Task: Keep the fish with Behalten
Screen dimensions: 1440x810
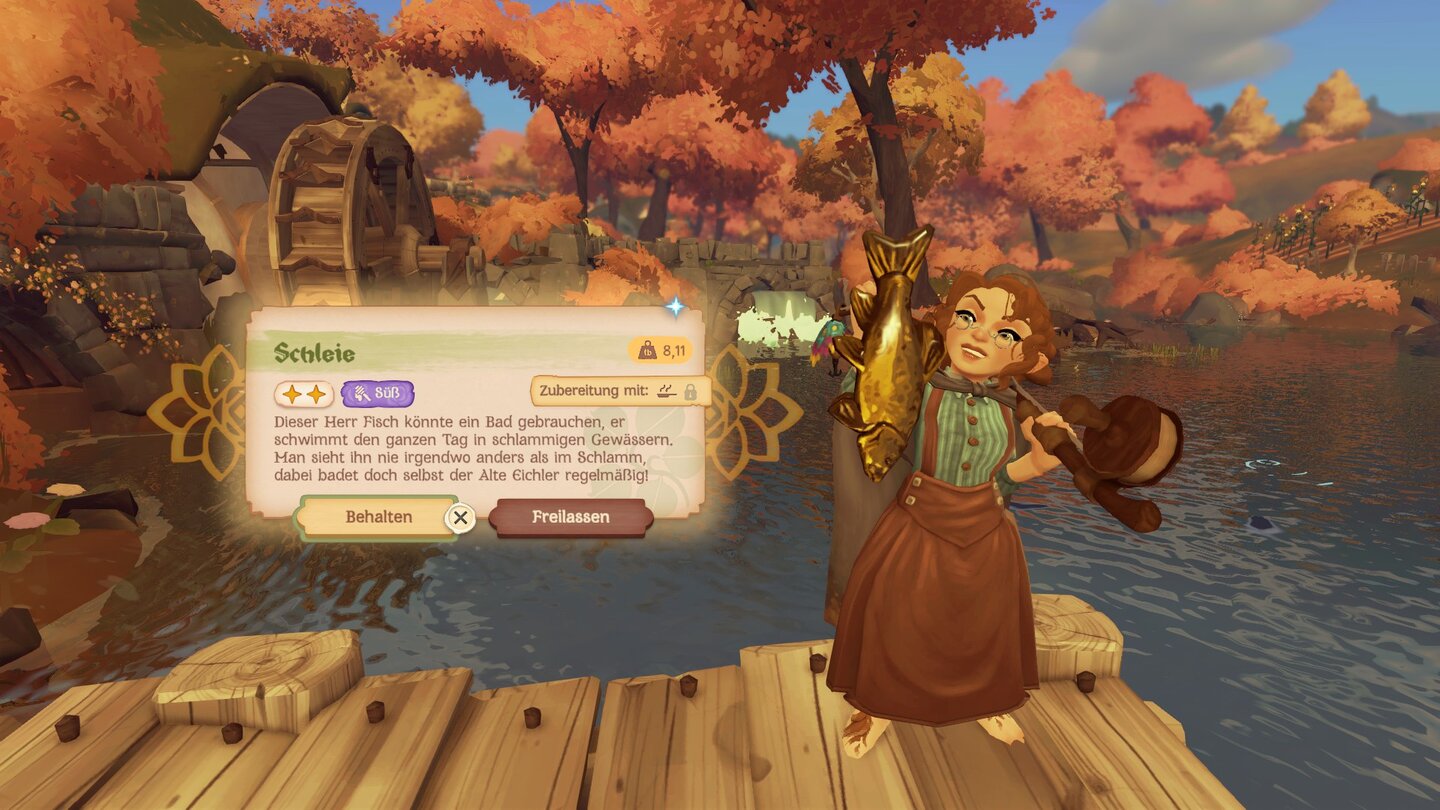Action: (x=378, y=517)
